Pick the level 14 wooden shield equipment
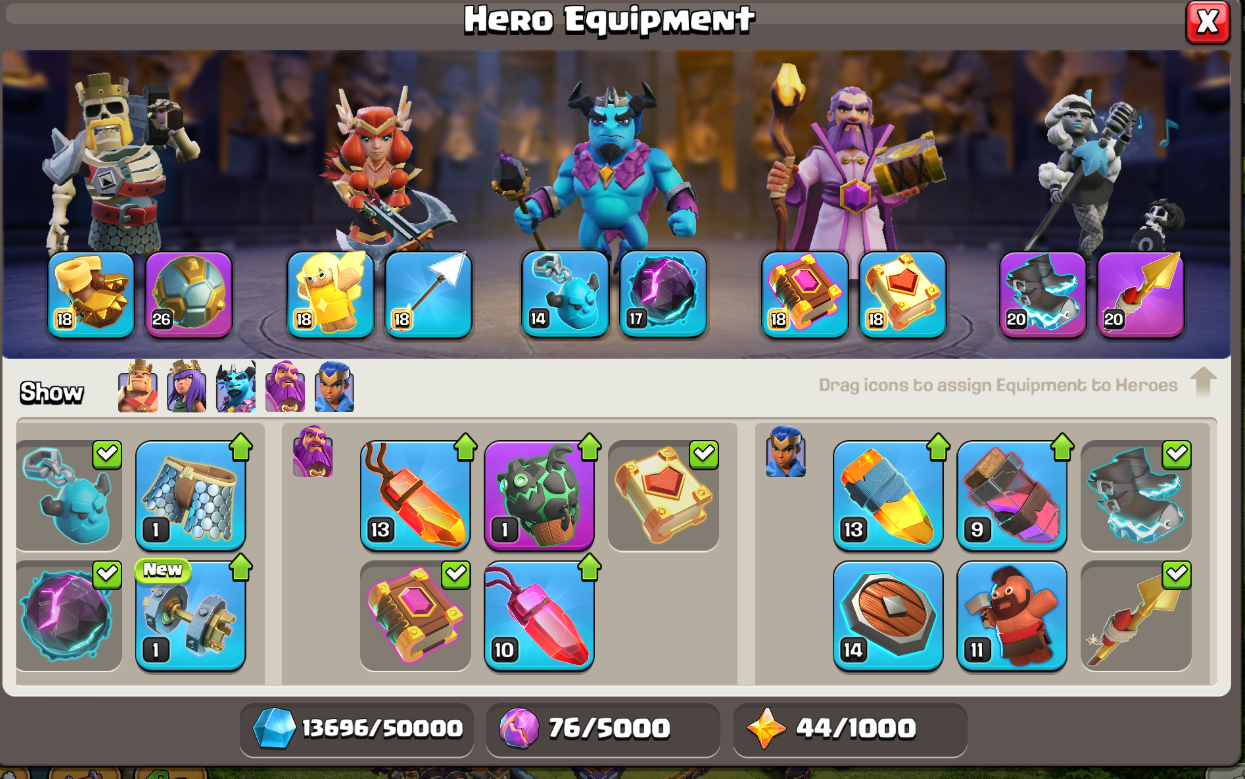The height and width of the screenshot is (779, 1245). 888,616
